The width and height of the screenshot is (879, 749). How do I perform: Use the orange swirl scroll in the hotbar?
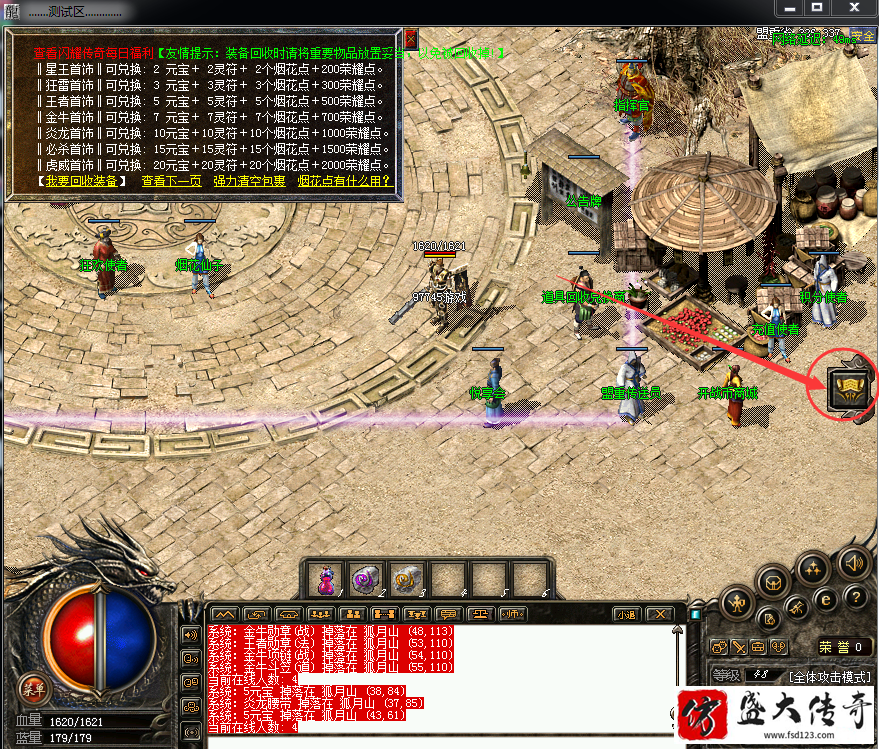404,579
